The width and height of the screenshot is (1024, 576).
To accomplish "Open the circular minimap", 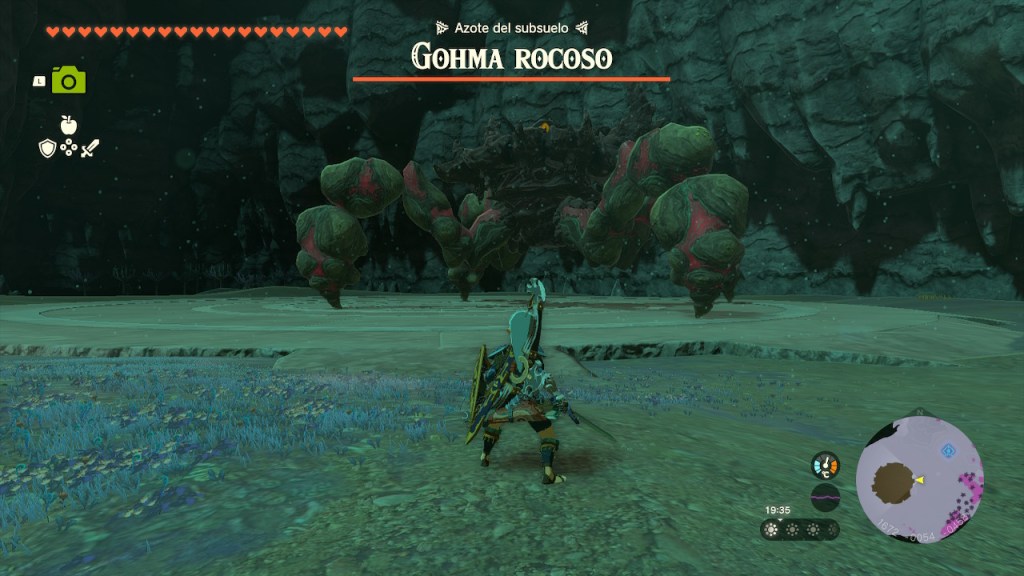I will pyautogui.click(x=920, y=480).
